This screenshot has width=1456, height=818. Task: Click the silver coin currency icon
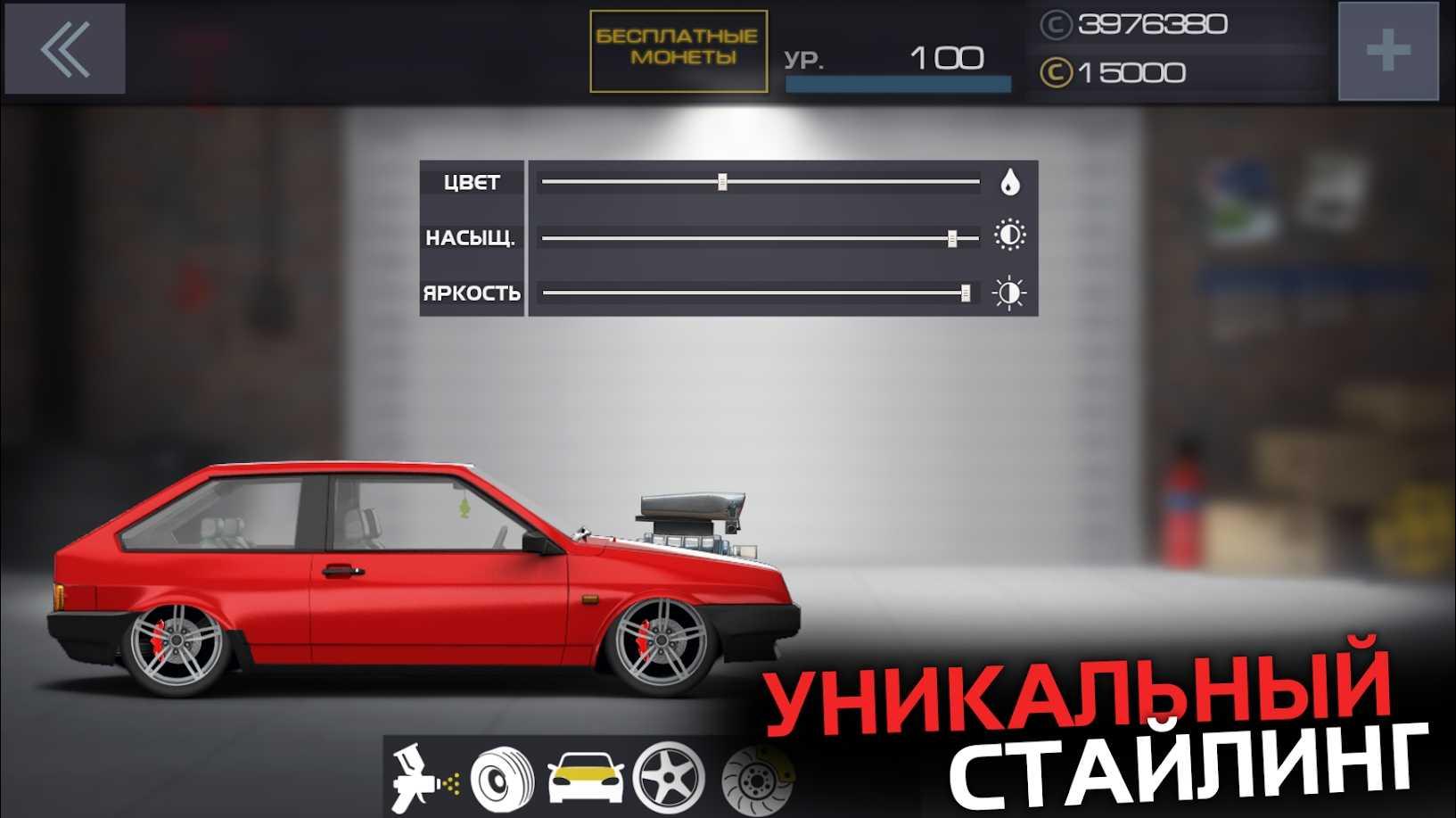click(x=1056, y=26)
